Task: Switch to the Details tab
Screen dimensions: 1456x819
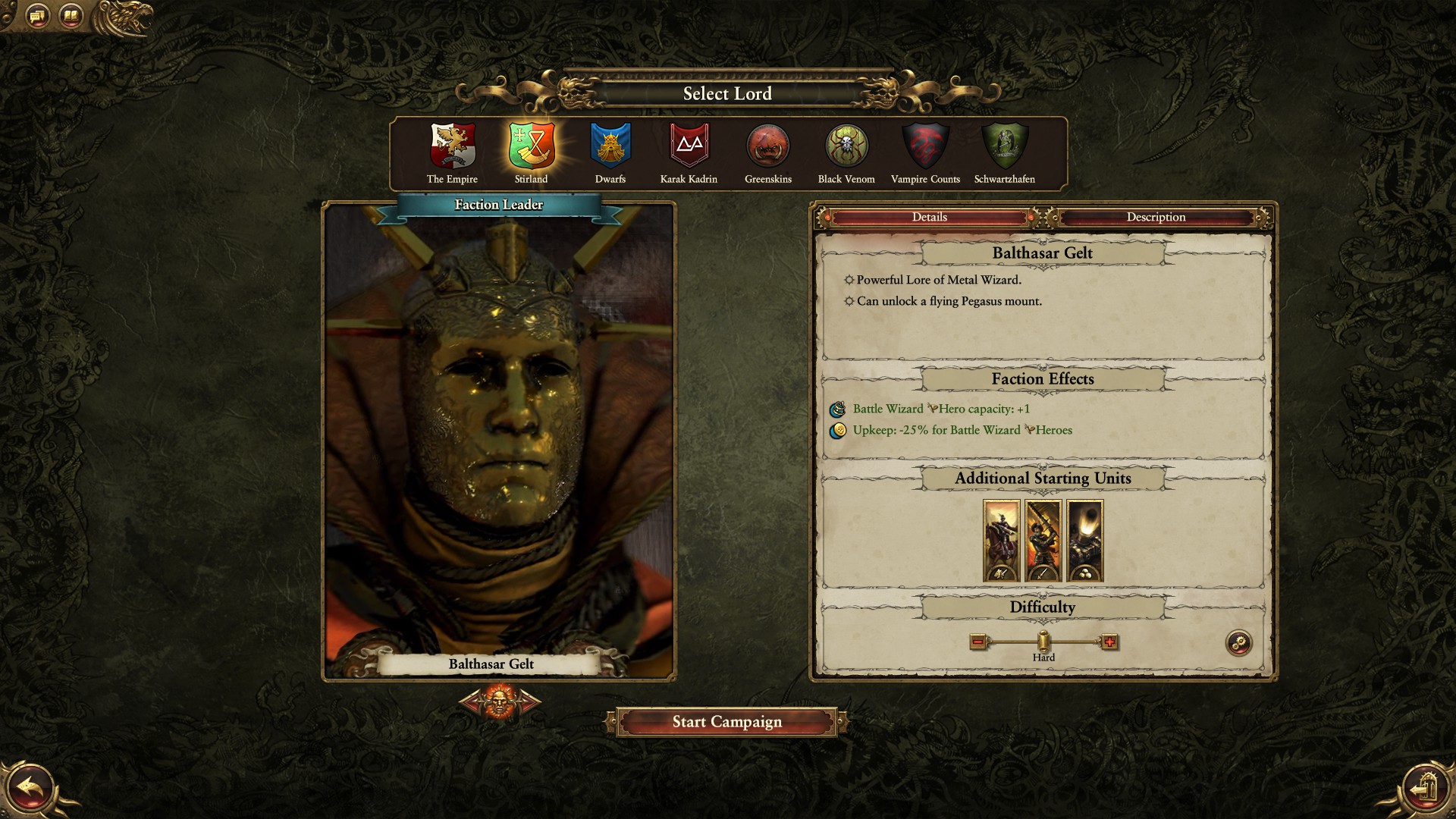Action: 930,218
